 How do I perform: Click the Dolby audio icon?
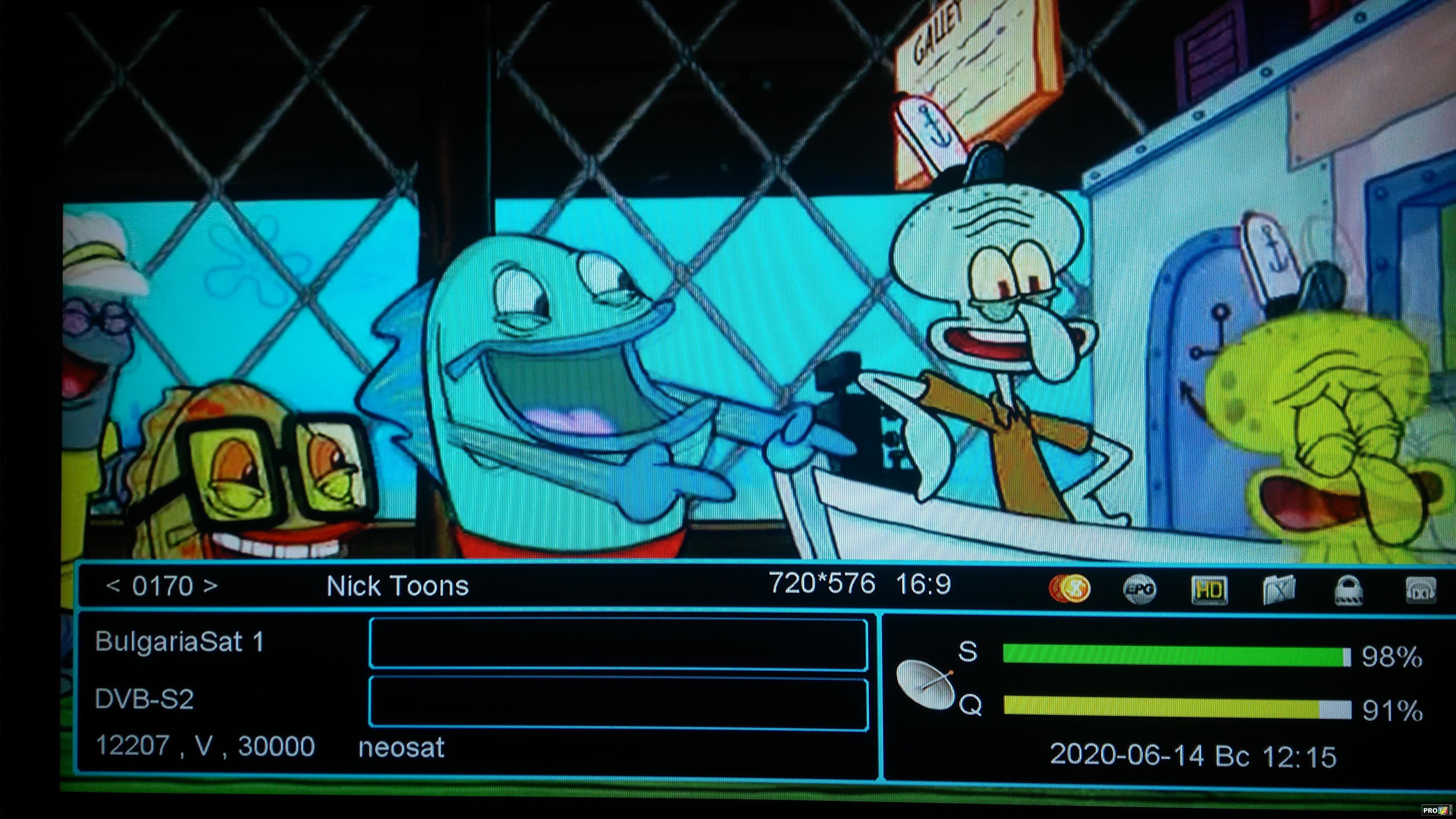(1420, 590)
